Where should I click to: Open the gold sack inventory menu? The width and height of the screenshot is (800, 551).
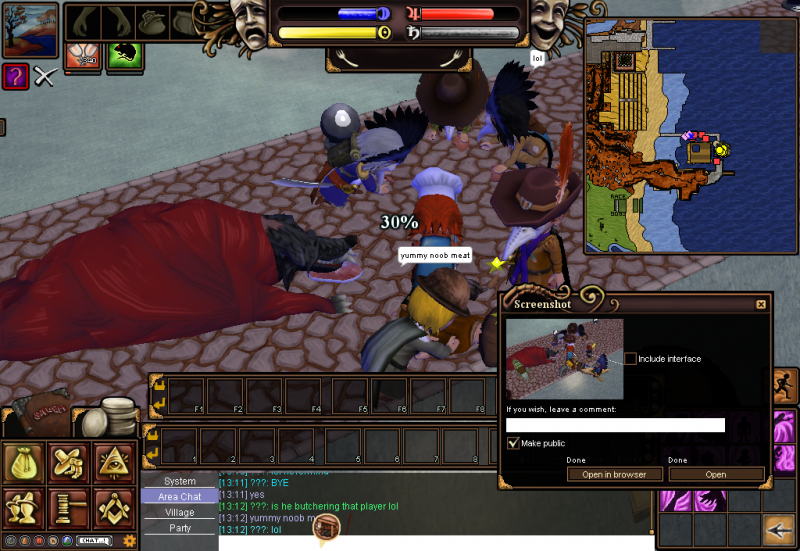click(x=23, y=462)
